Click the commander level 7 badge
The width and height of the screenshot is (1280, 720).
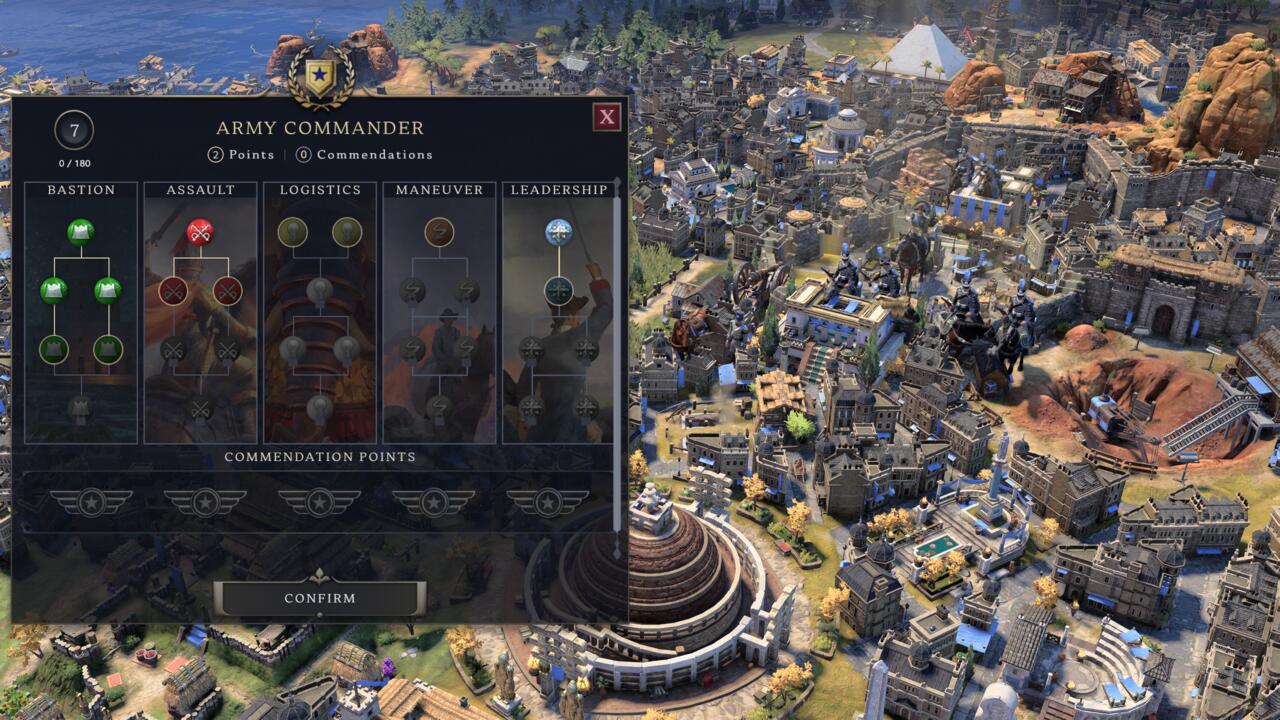pyautogui.click(x=74, y=130)
